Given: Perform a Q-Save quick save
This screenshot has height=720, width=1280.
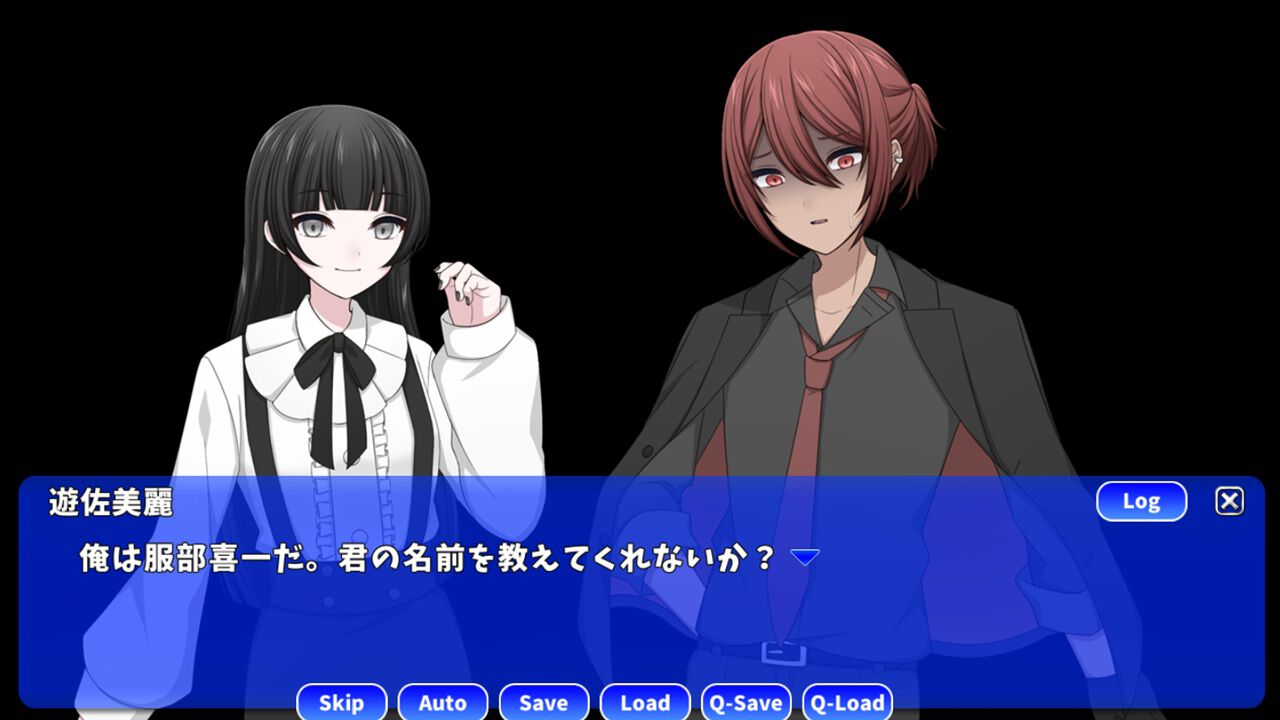Looking at the screenshot, I should 746,702.
